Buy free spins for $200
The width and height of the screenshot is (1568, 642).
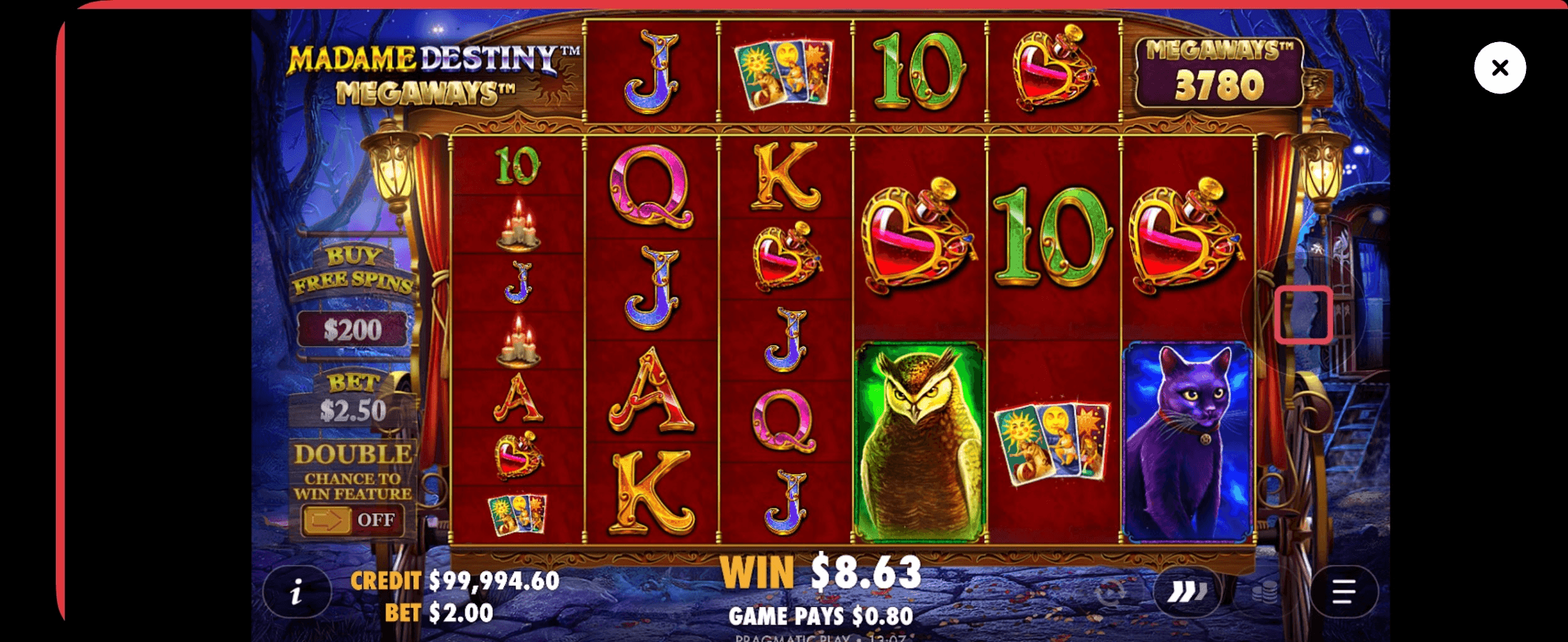[352, 329]
